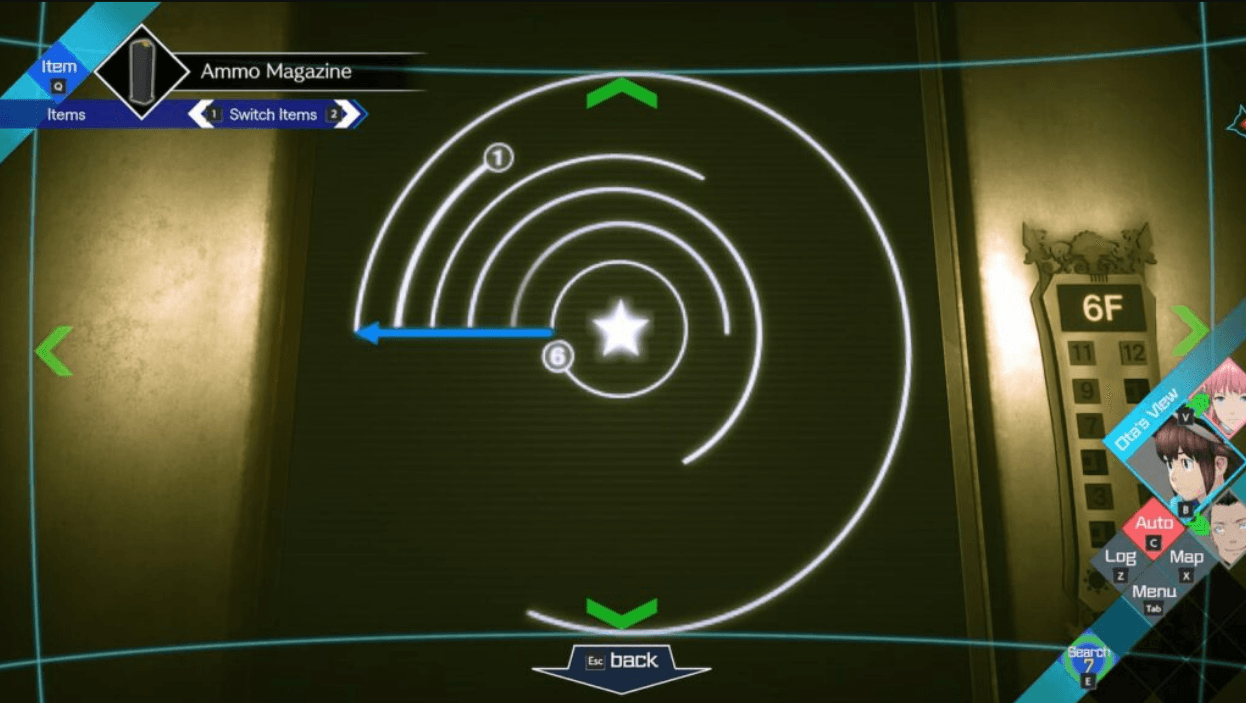Open the Item panel
This screenshot has width=1246, height=703.
click(x=59, y=71)
